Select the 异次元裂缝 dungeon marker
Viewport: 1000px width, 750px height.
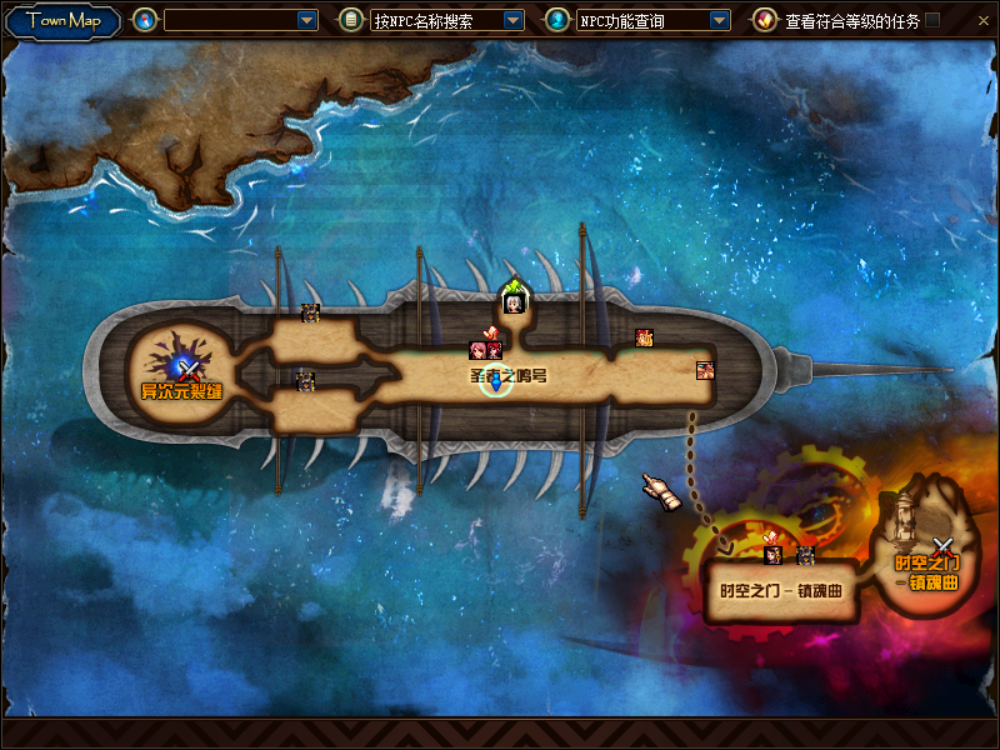pos(188,372)
